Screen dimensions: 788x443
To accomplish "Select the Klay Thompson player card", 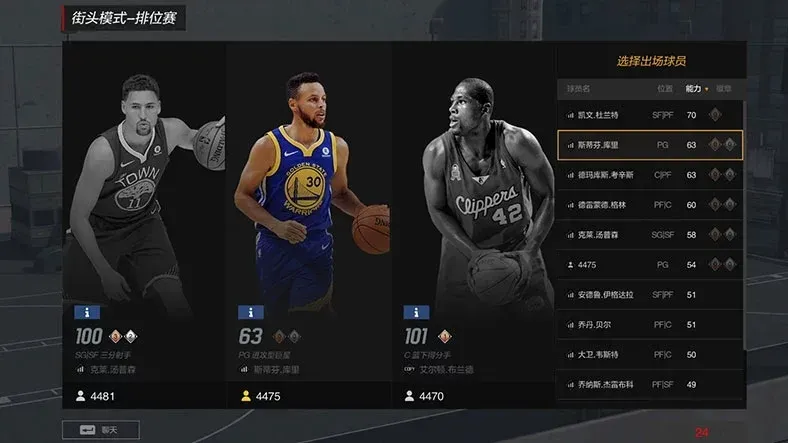I will [x=145, y=200].
